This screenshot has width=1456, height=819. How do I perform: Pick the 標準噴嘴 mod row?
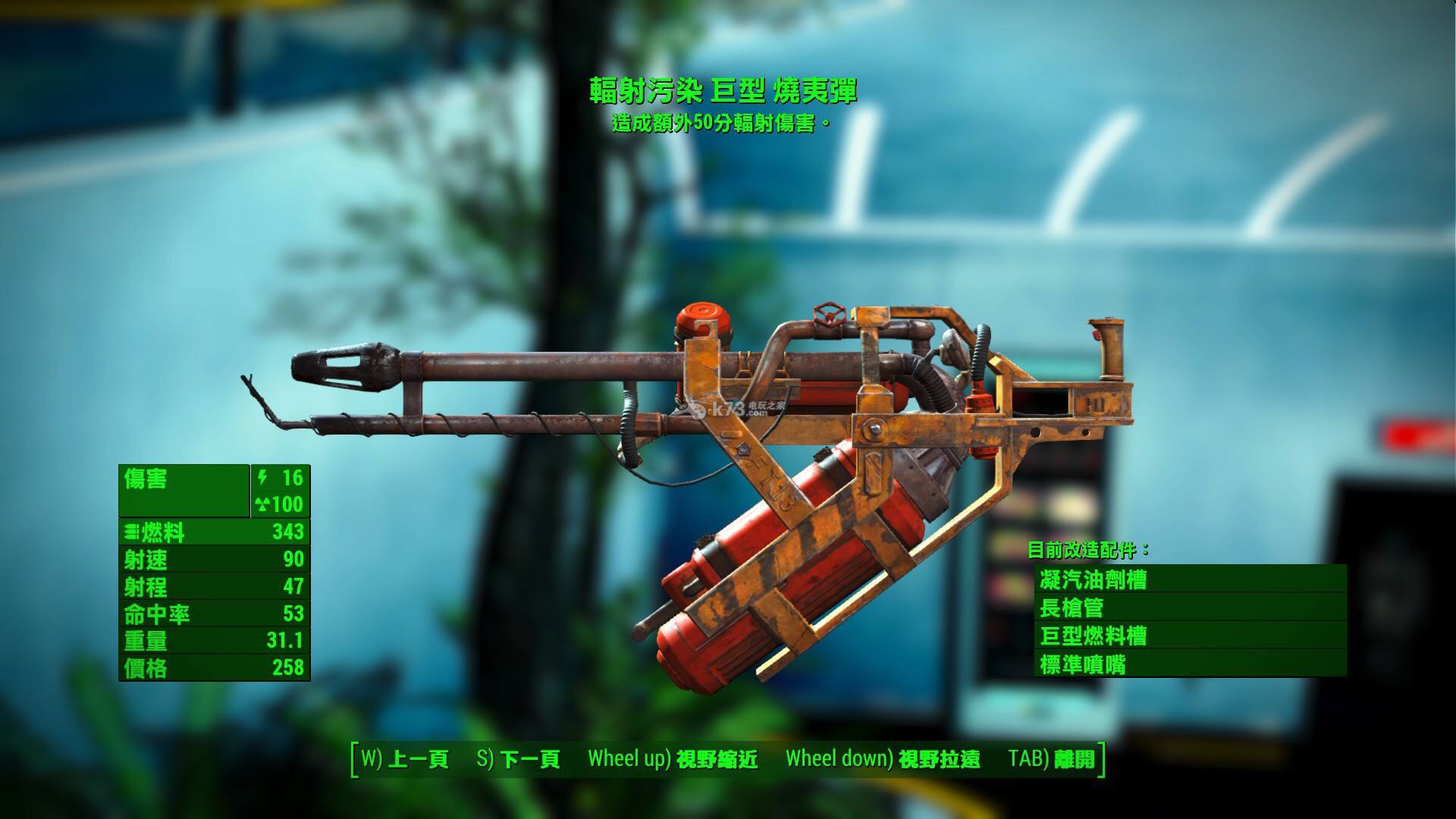point(1189,664)
